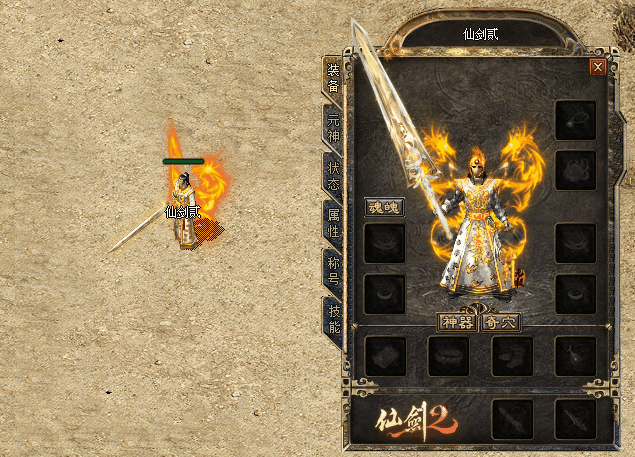Viewport: 635px width, 457px height.
Task: Open the 神器 artifact button
Action: coord(457,322)
